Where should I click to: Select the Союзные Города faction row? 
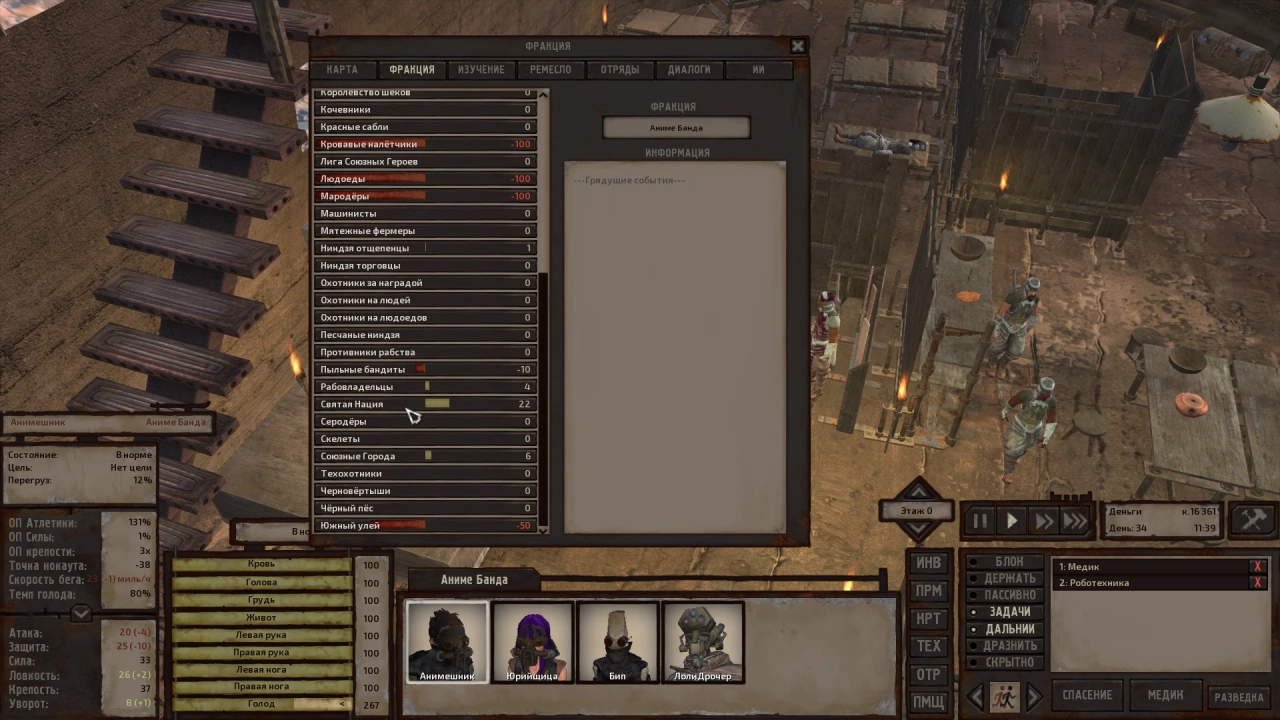426,456
